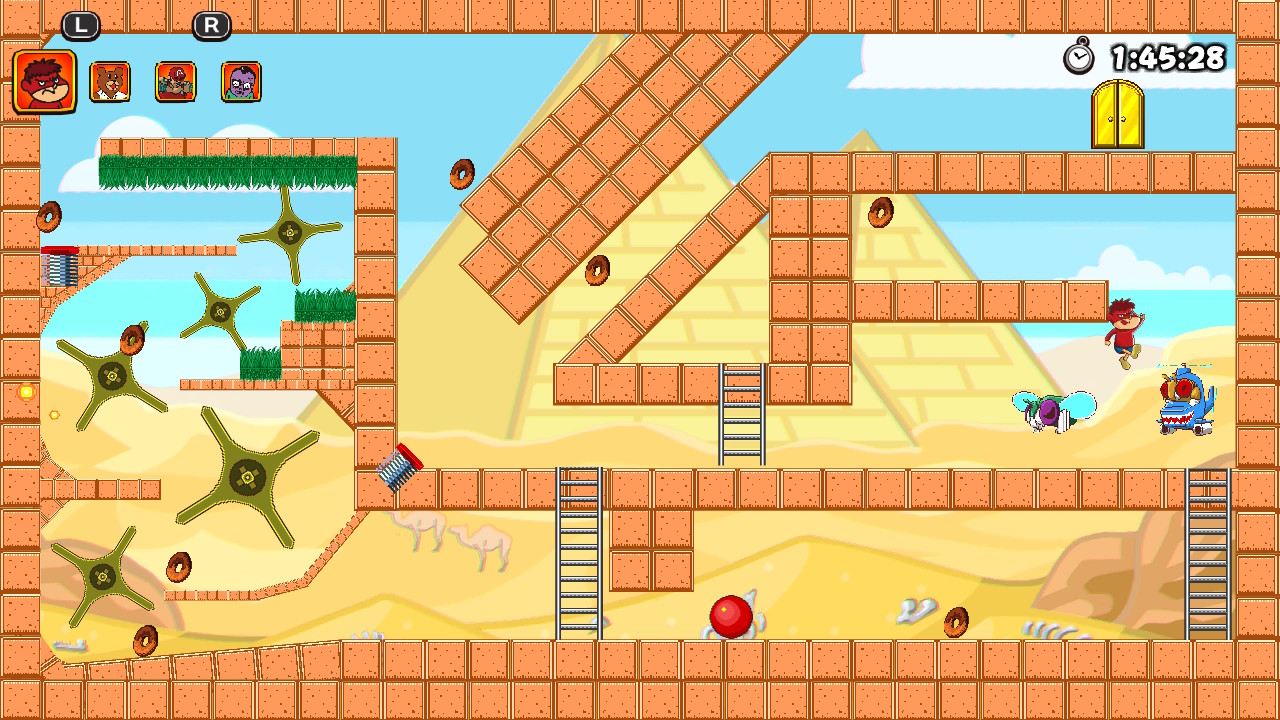Viewport: 1280px width, 720px height.
Task: Select the purple zombie character portrait
Action: pyautogui.click(x=240, y=80)
